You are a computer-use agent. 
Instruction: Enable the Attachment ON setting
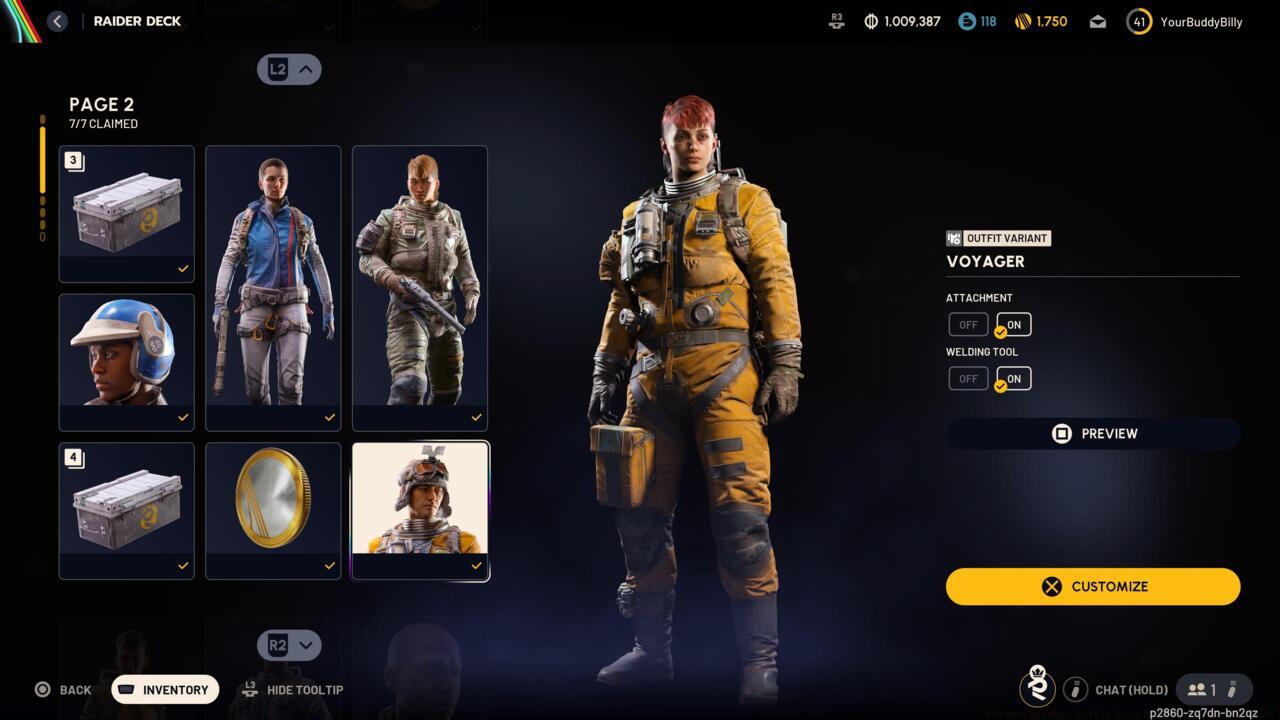point(1012,324)
